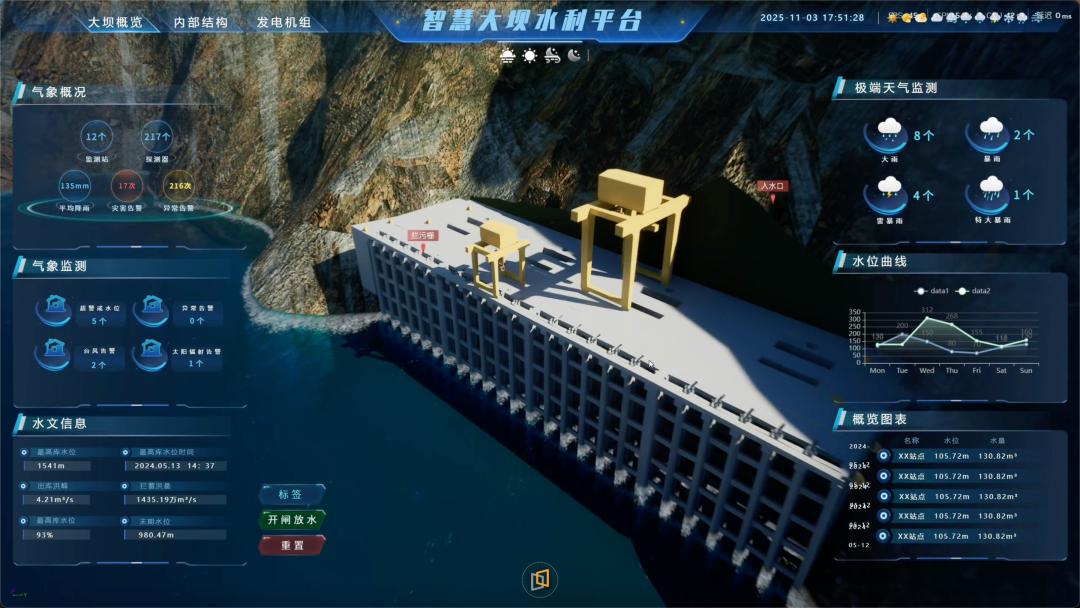Toggle data1 series in chart legend
This screenshot has height=608, width=1080.
tap(932, 291)
